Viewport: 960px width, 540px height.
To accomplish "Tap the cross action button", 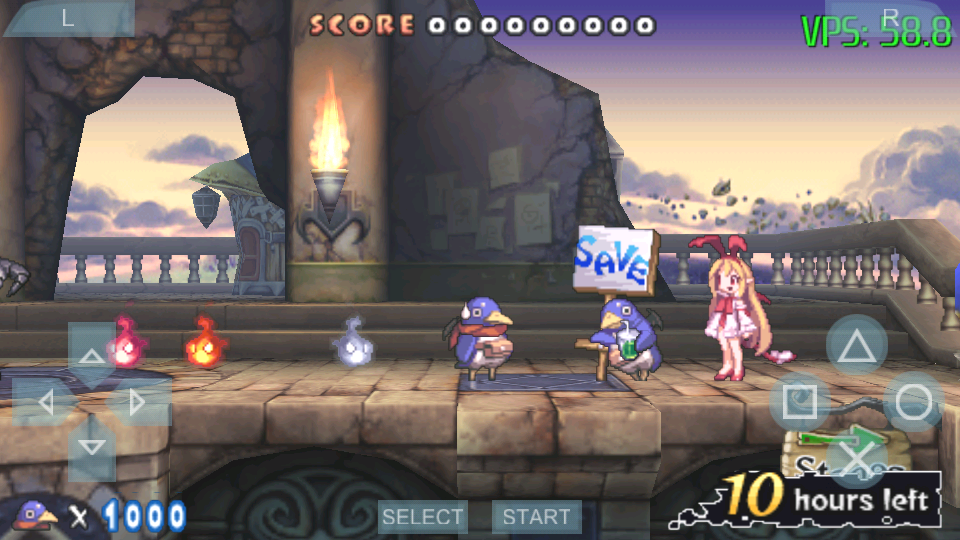I will (856, 459).
